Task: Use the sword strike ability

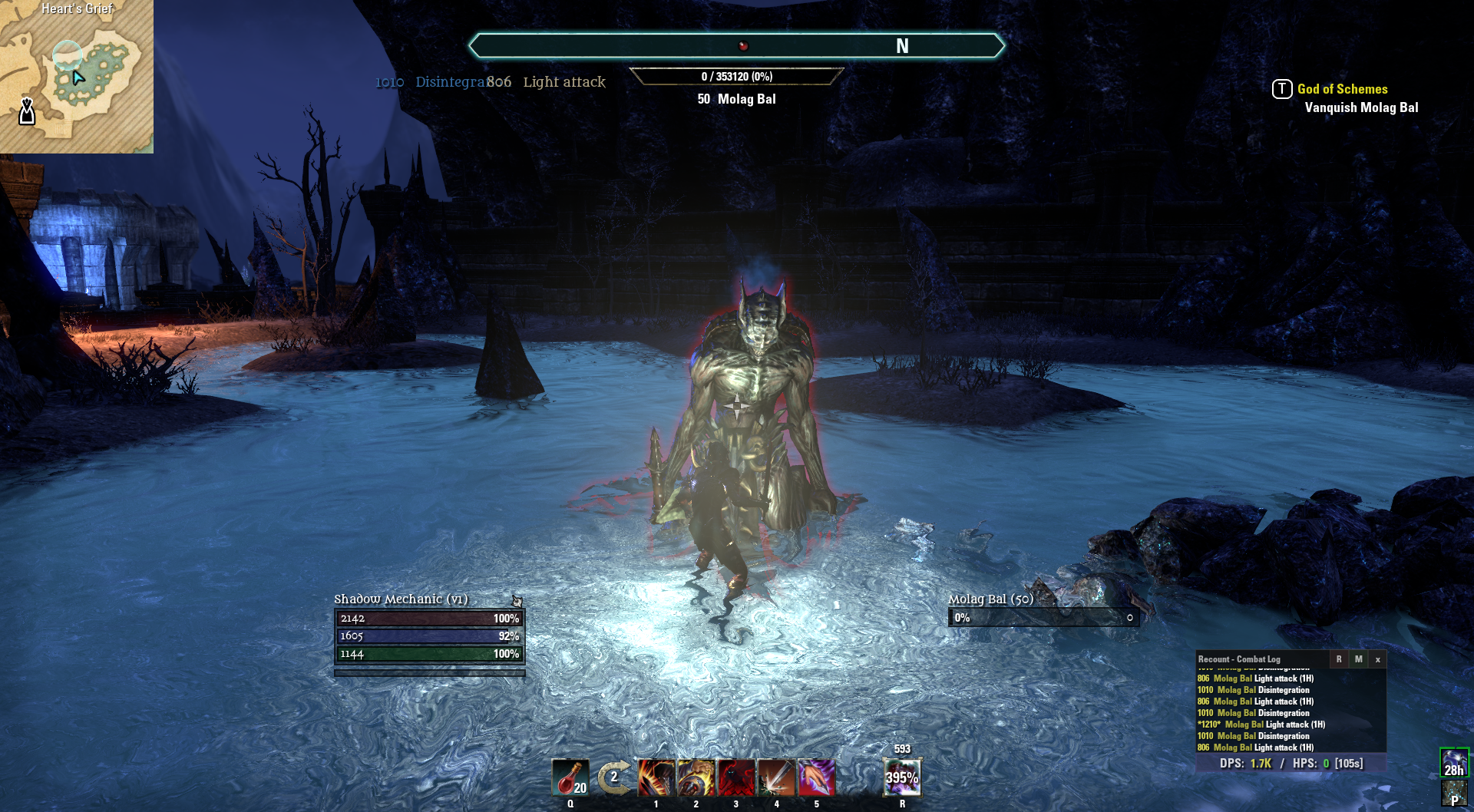Action: [776, 777]
